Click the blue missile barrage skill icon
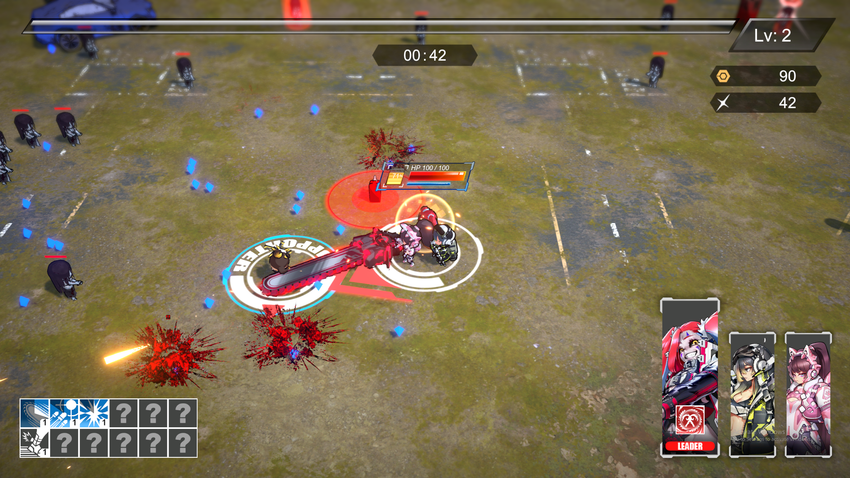 (65, 413)
